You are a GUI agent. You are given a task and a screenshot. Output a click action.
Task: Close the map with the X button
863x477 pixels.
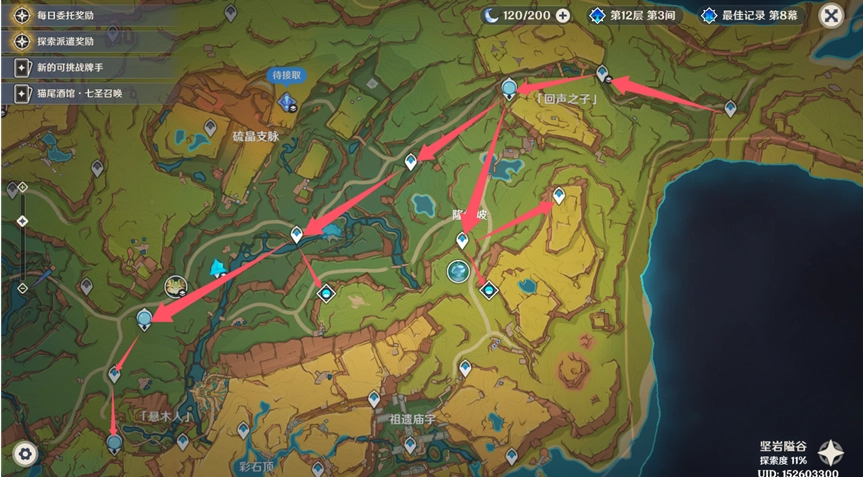[830, 15]
